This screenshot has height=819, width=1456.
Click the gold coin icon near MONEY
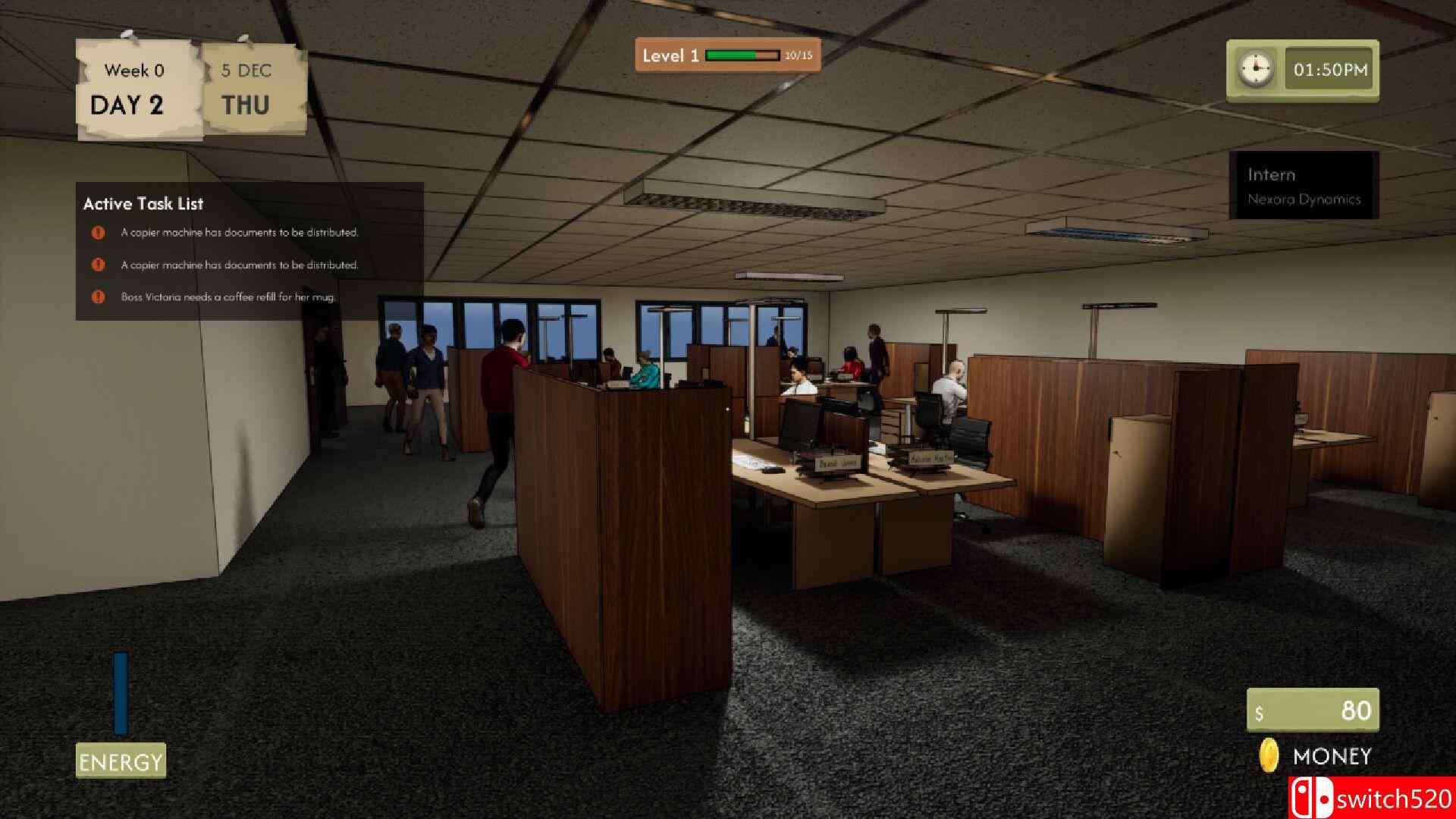tap(1269, 755)
